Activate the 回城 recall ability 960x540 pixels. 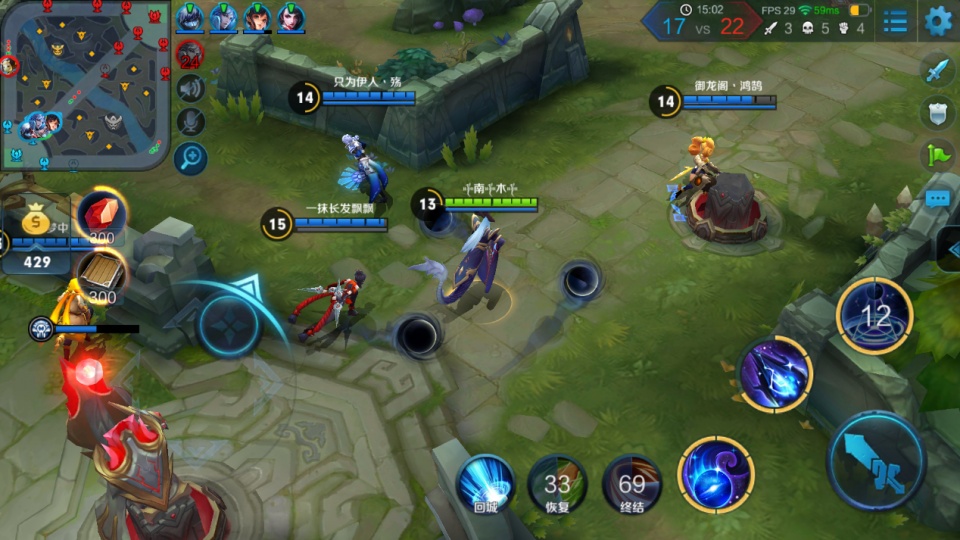click(485, 483)
